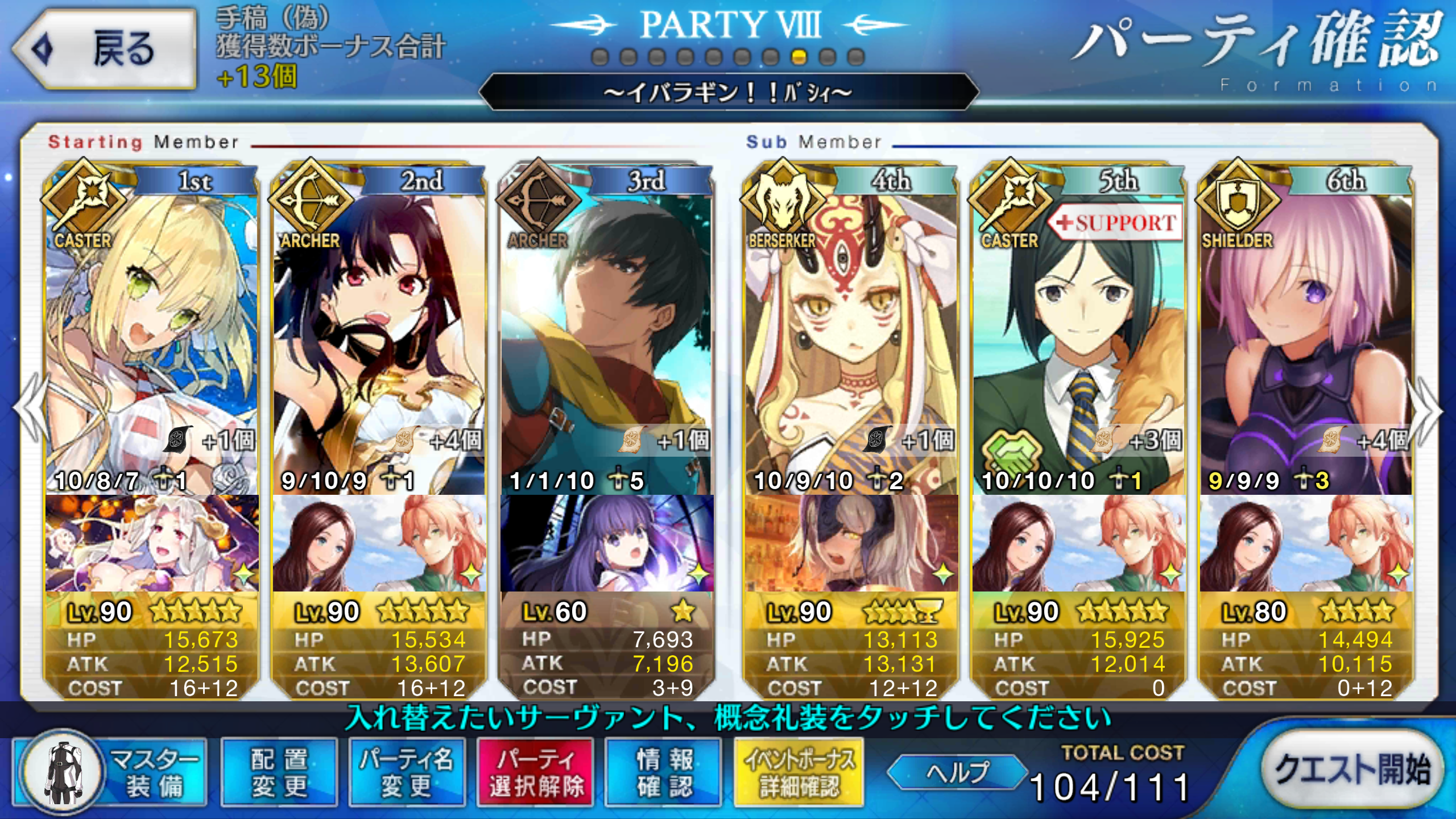The height and width of the screenshot is (819, 1456).
Task: Change the Berserker's Craft Essence card
Action: (x=851, y=543)
